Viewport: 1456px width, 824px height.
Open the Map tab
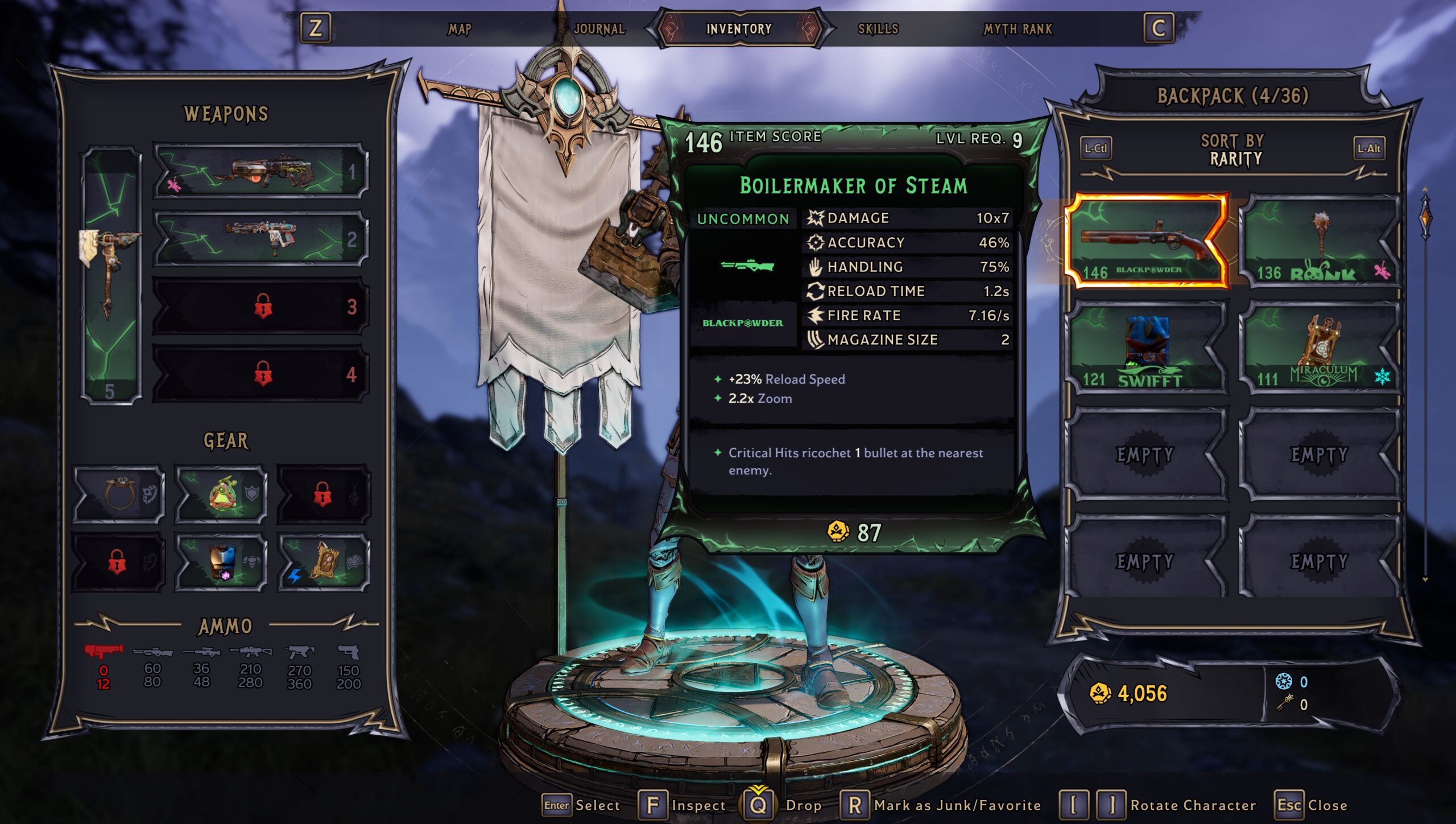coord(460,29)
